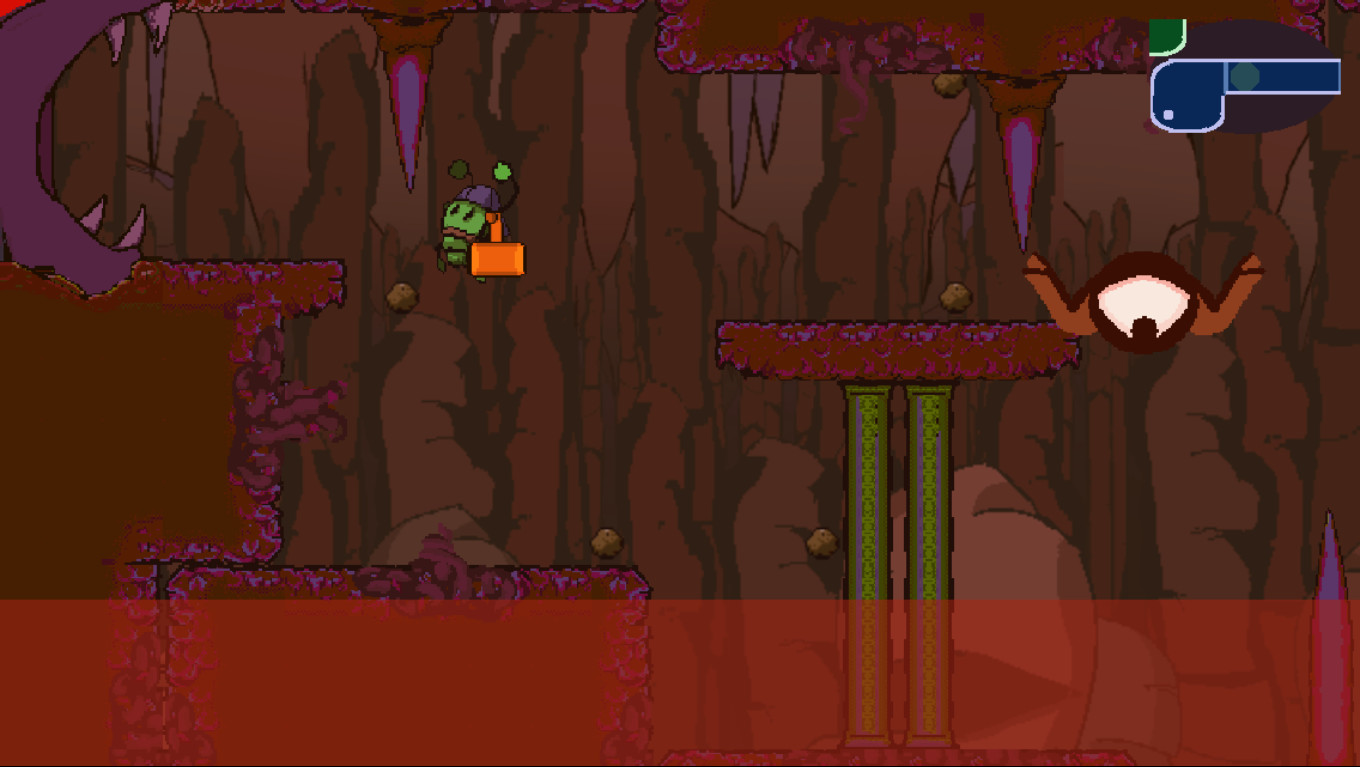This screenshot has height=767, width=1360.
Task: Click the teal hexagon marker on the HUD bar
Action: point(1244,75)
